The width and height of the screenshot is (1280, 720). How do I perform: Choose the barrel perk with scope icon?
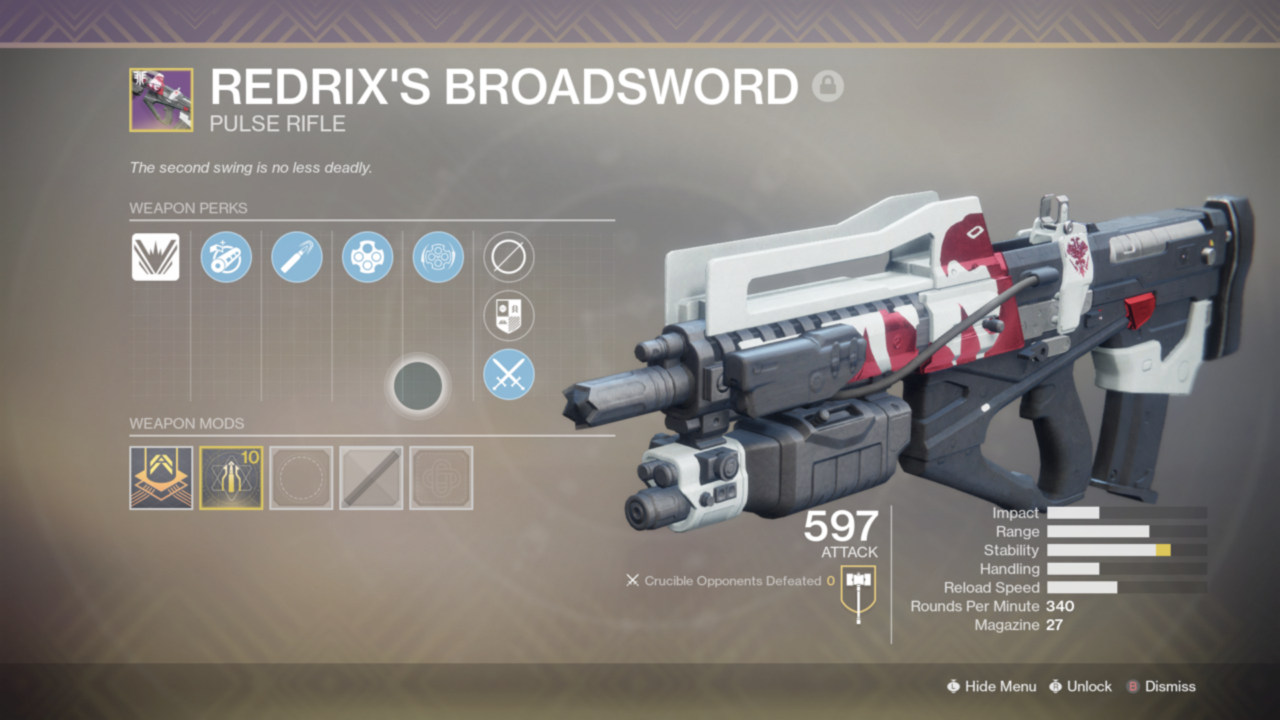[226, 257]
